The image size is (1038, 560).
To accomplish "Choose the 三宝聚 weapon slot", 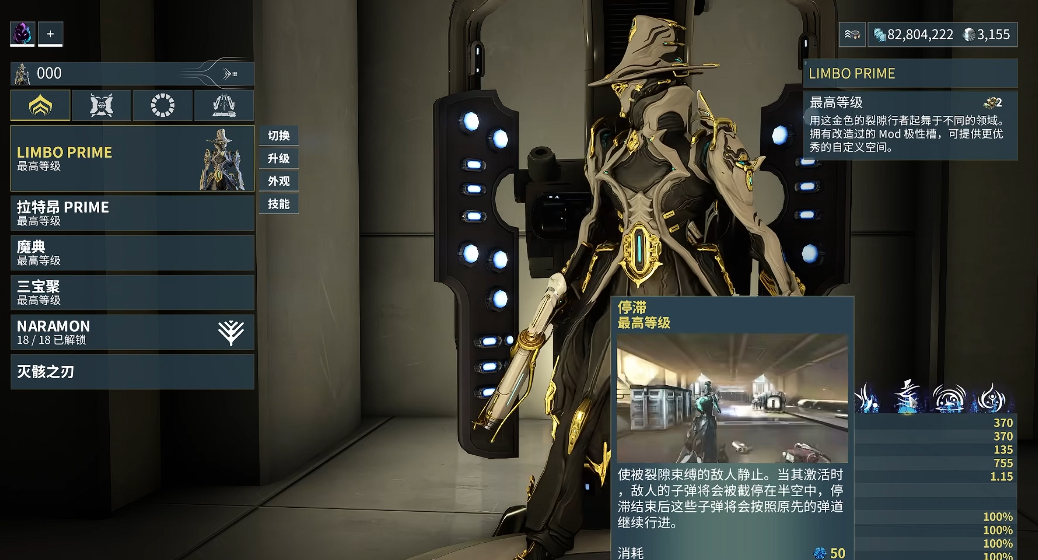I will pyautogui.click(x=132, y=292).
